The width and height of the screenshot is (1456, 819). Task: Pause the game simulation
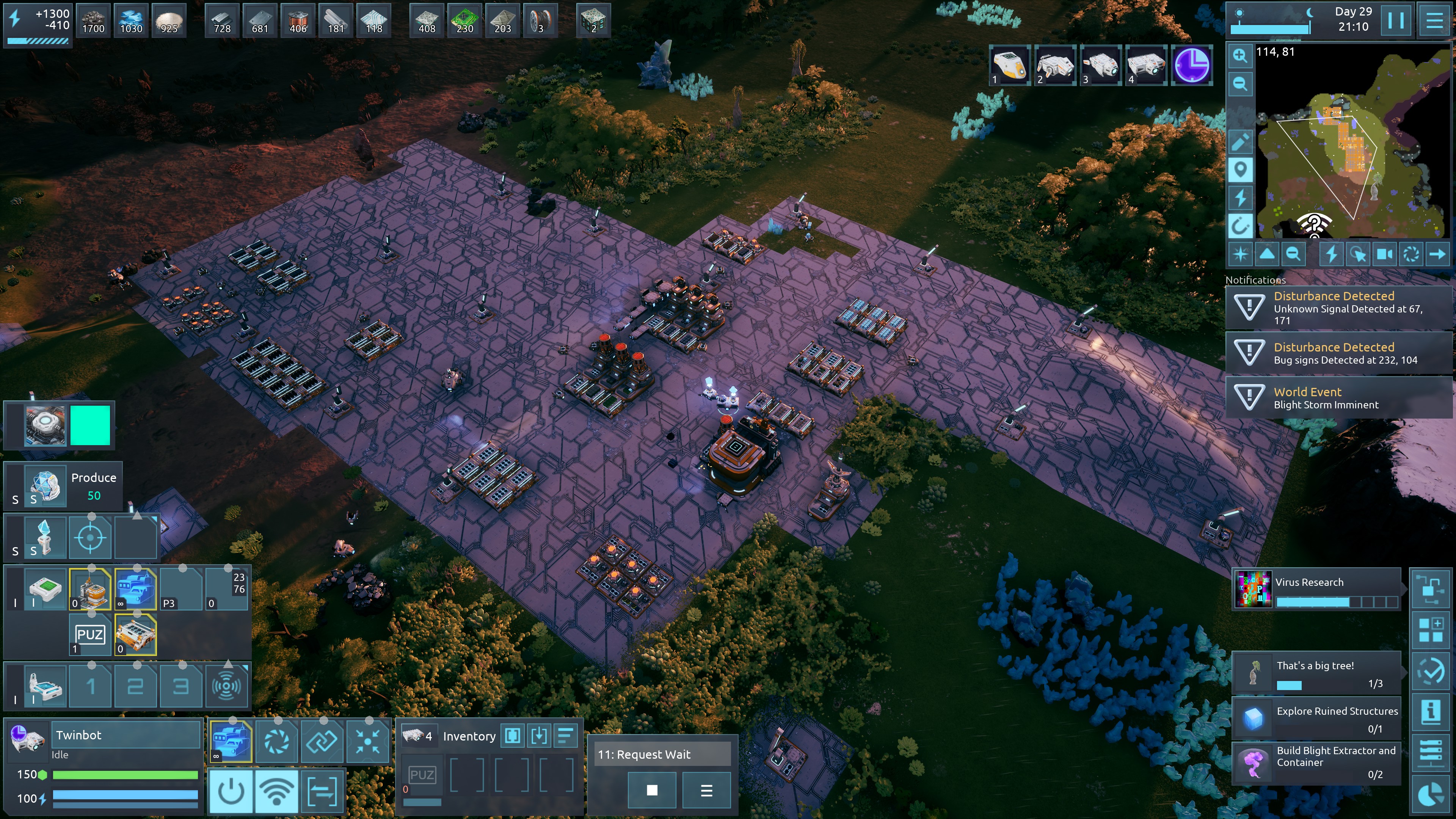coord(1395,20)
